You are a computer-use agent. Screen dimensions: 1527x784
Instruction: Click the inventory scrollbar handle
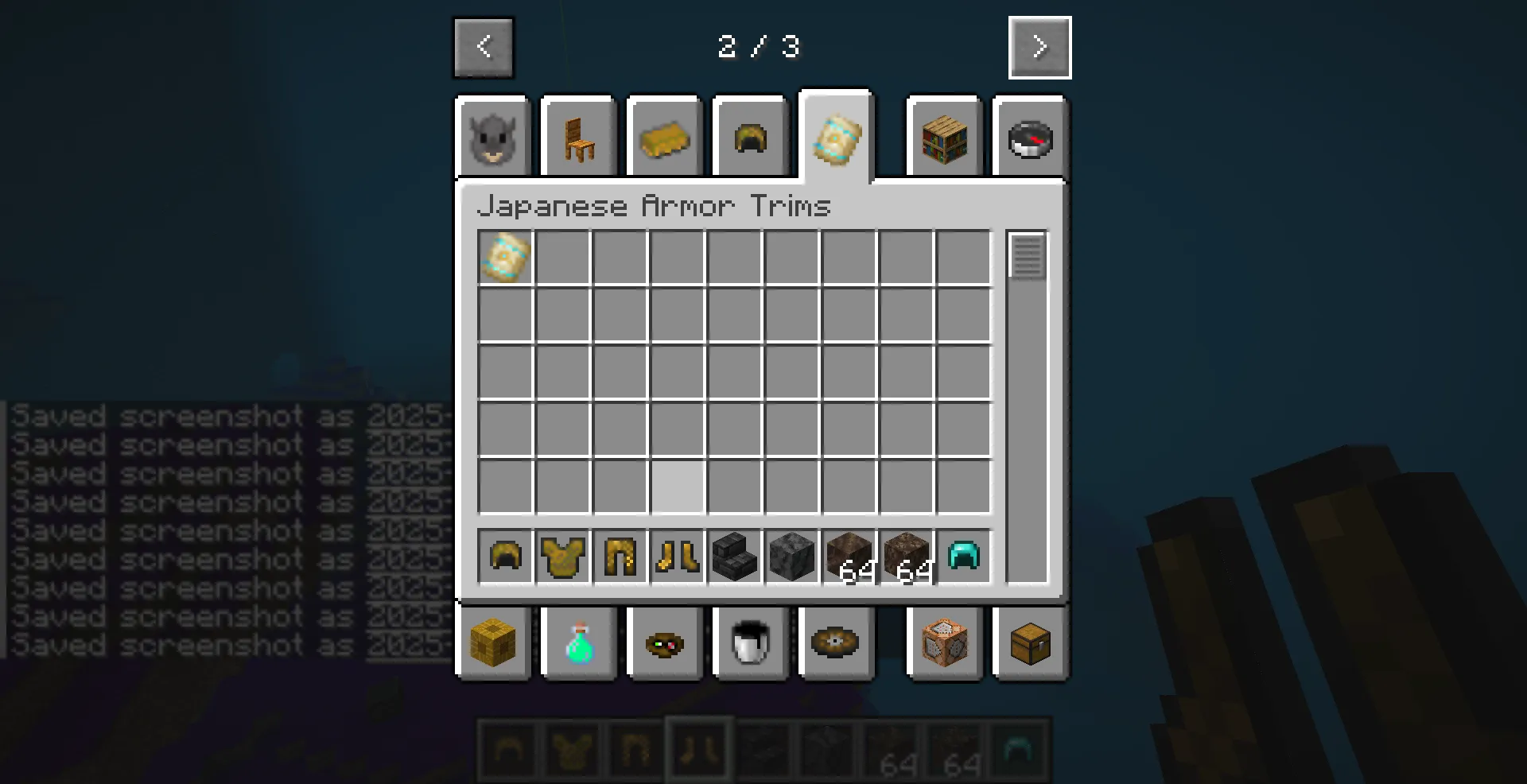tap(1028, 256)
